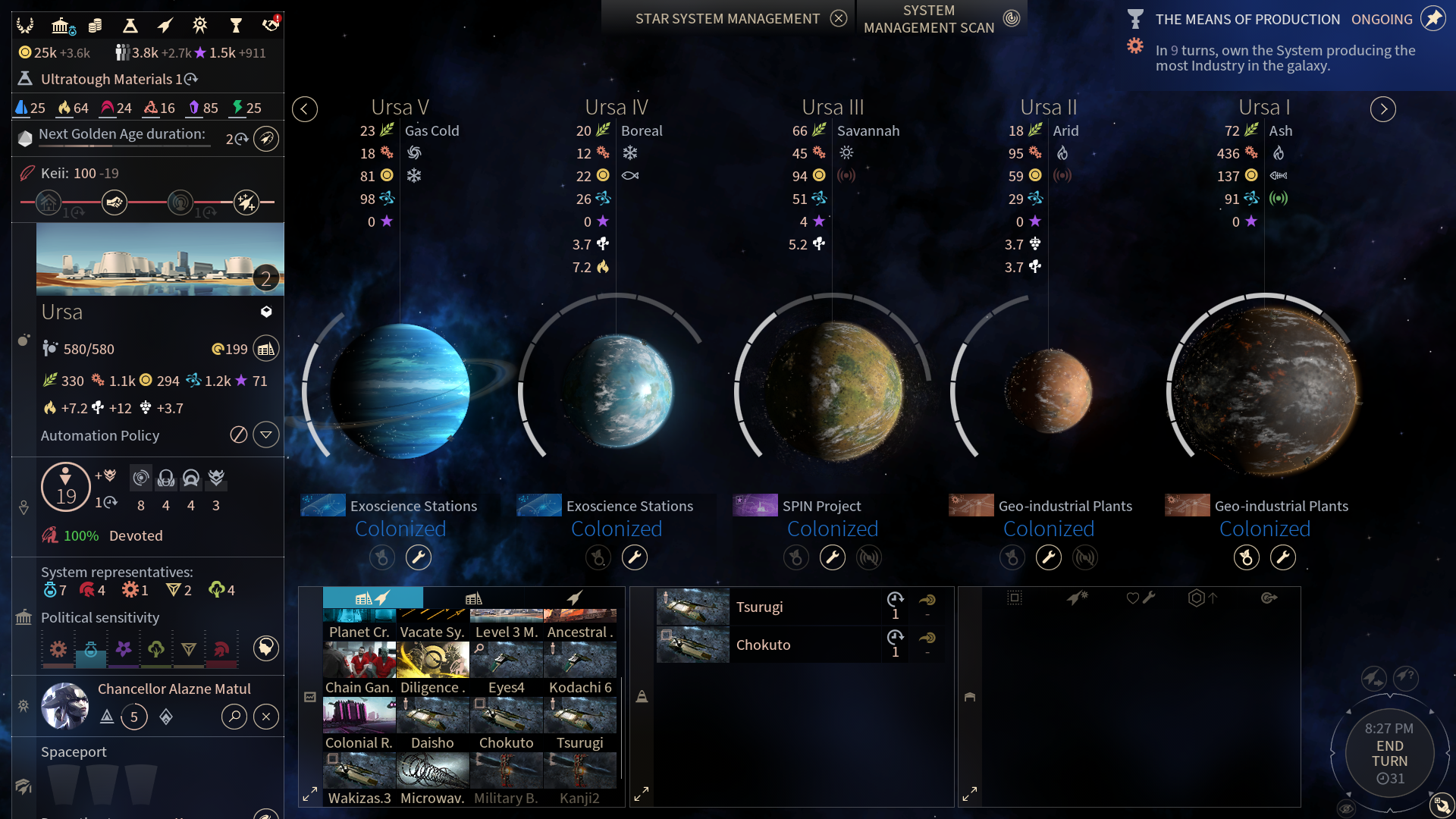Screen dimensions: 1456x819
Task: Unassign Chancellor Alazne Matul from the system
Action: 266,717
